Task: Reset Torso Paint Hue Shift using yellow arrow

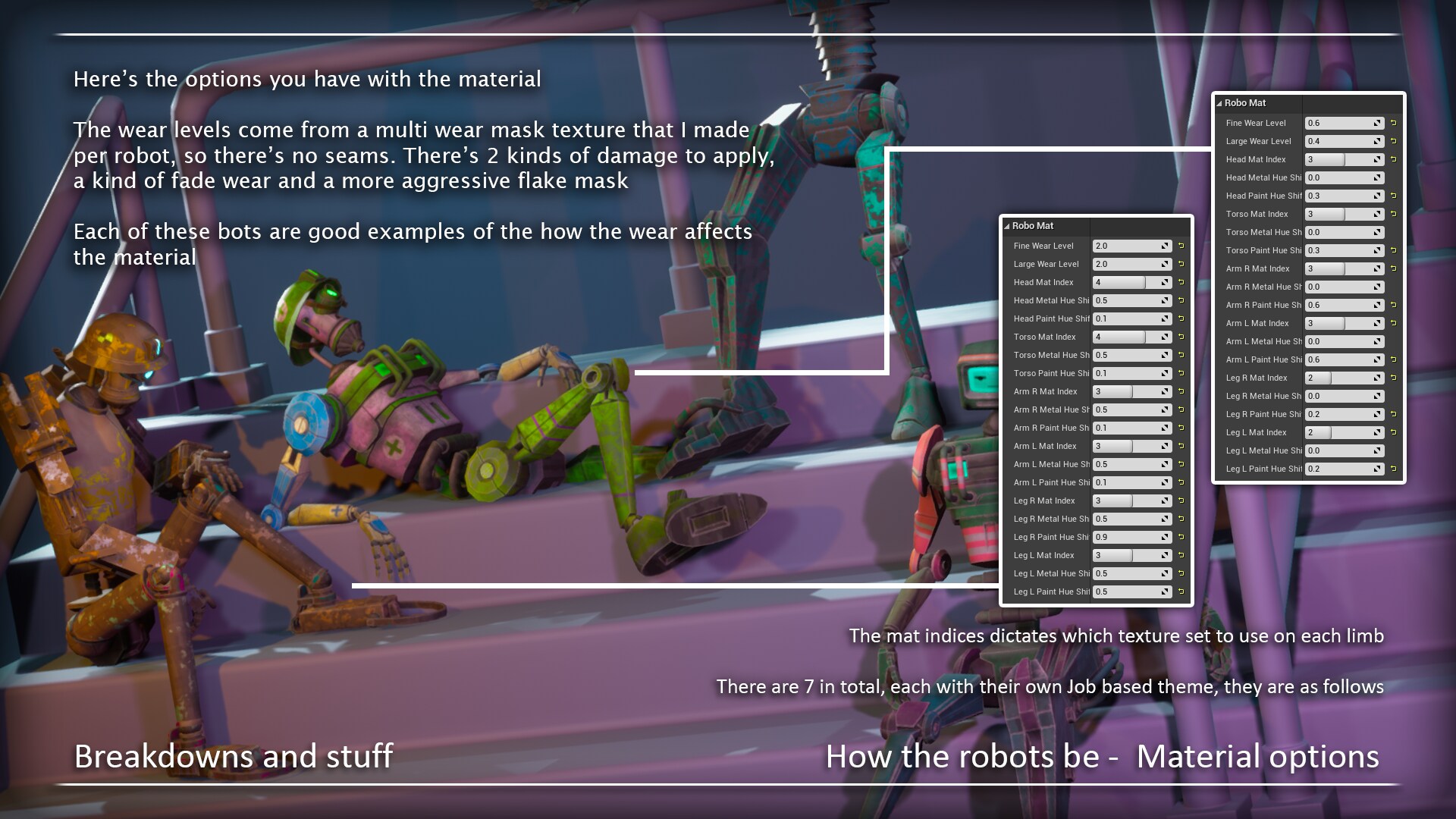Action: tap(1181, 373)
